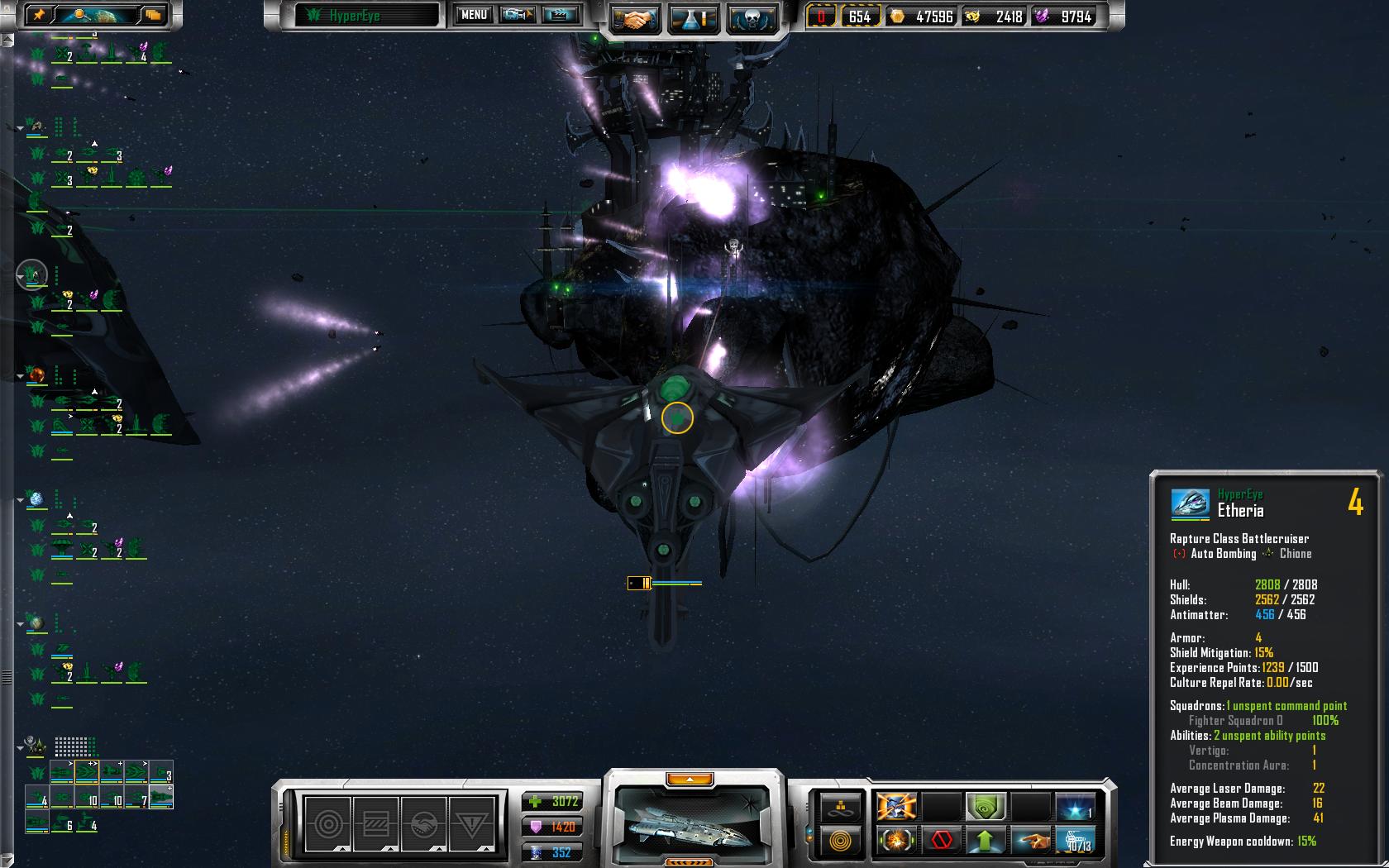Open the target circle build tab
The image size is (1389, 868).
coord(328,823)
